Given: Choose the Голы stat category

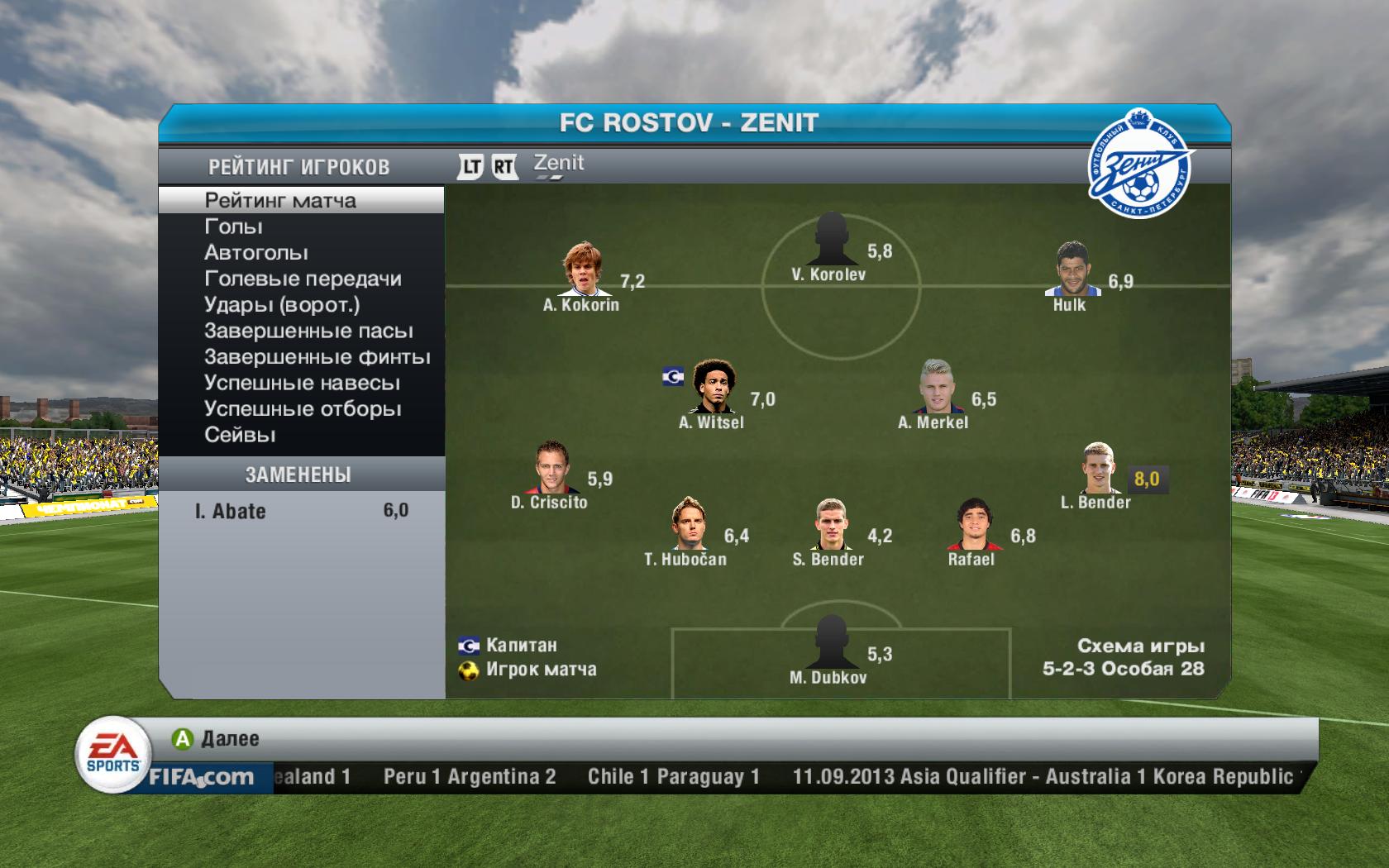Looking at the screenshot, I should click(233, 227).
